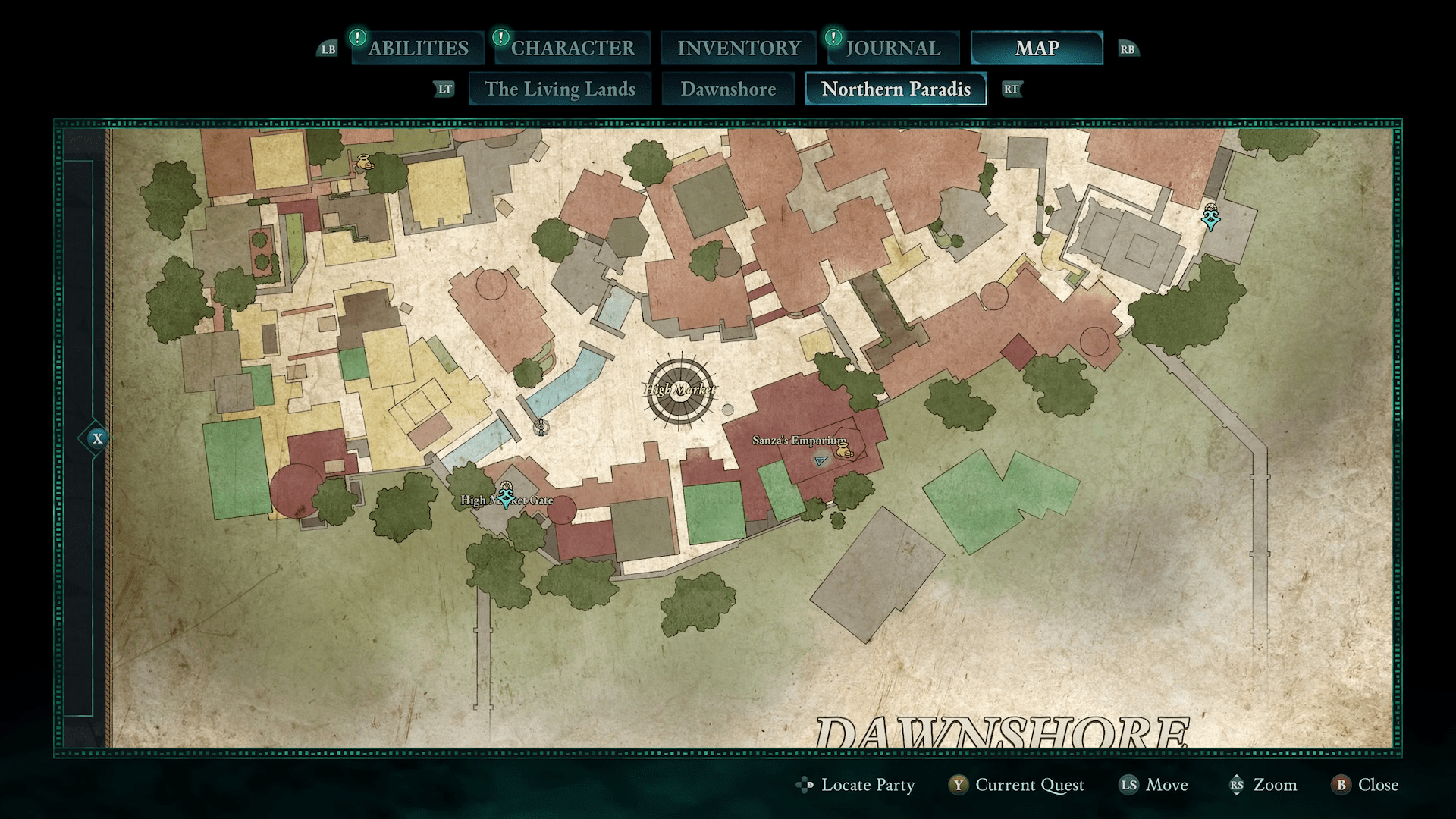Open the Journal tab with the notification badge

(x=892, y=48)
